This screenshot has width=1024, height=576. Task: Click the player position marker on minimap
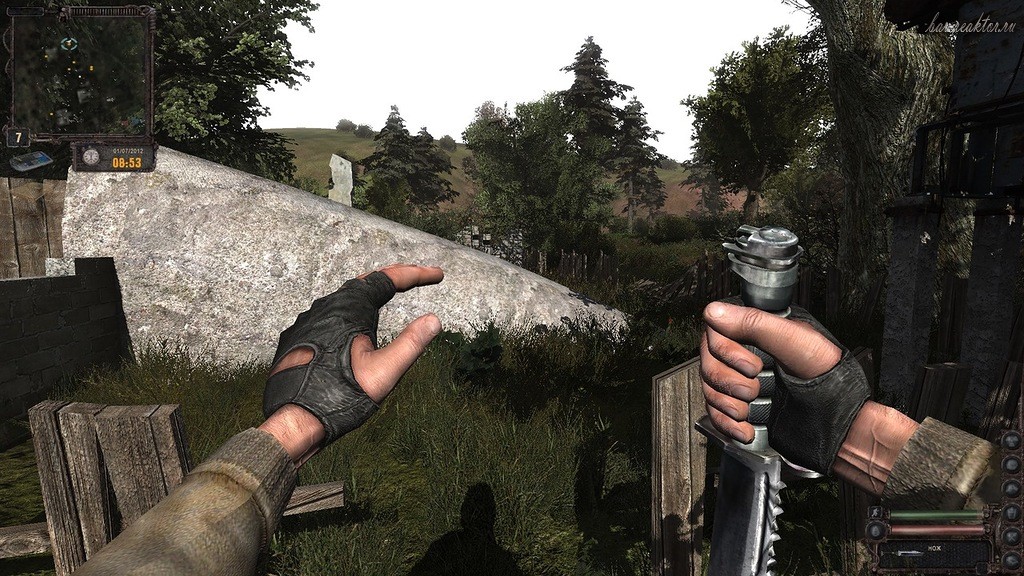68,43
